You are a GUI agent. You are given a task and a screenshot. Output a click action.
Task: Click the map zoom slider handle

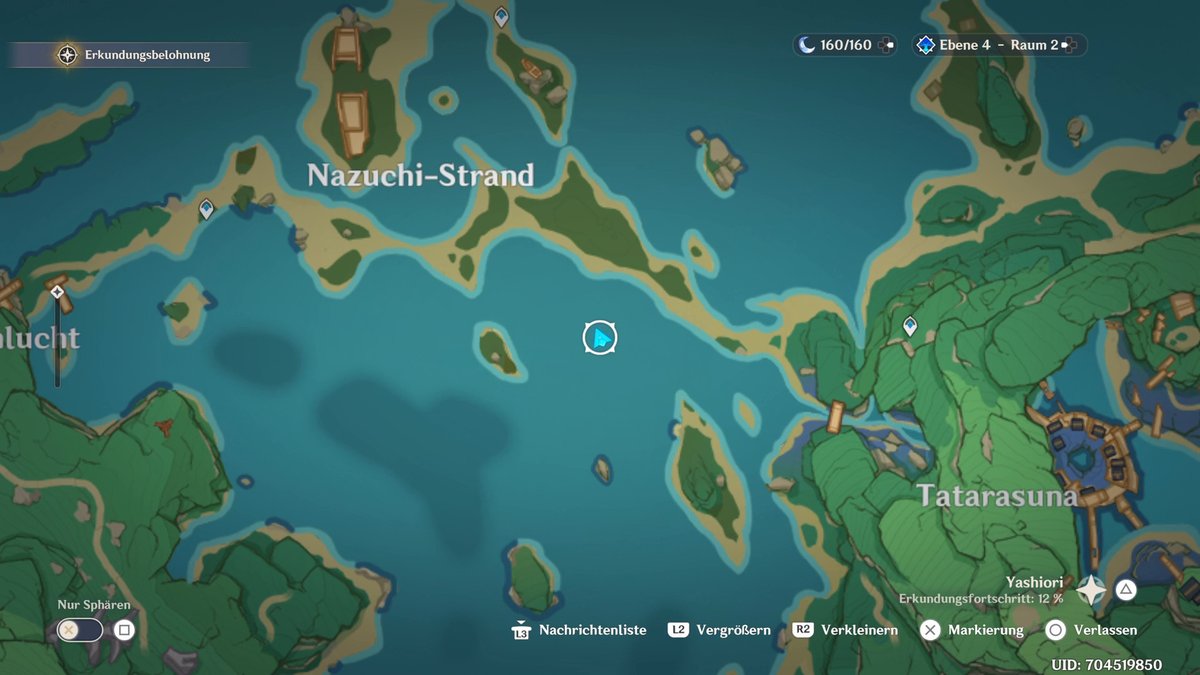pos(57,292)
